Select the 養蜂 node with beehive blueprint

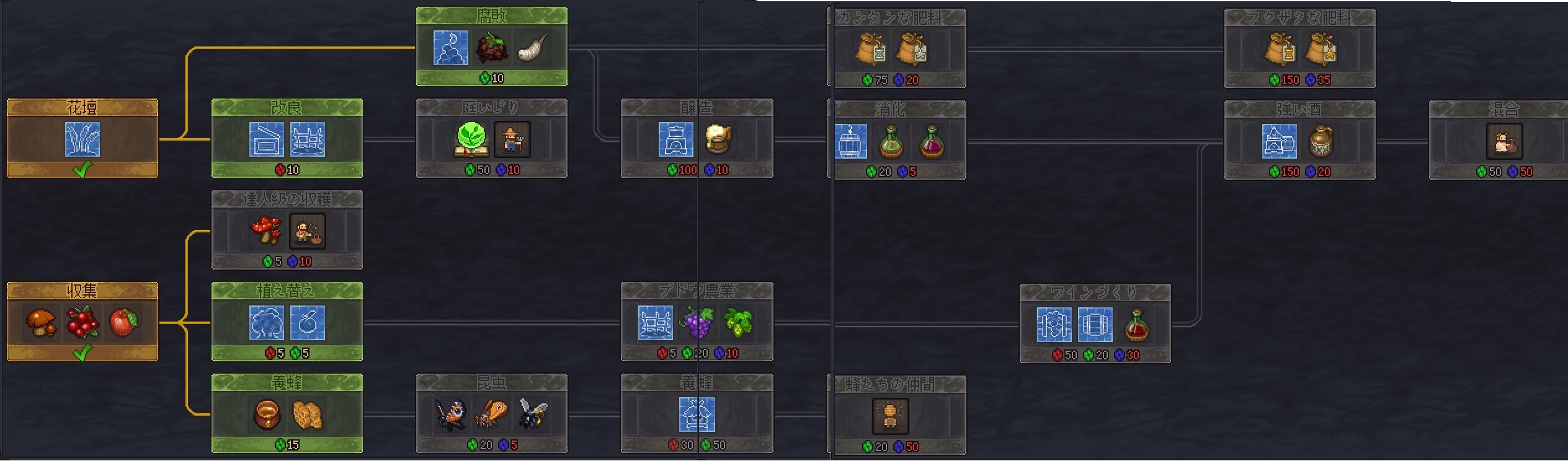click(697, 413)
